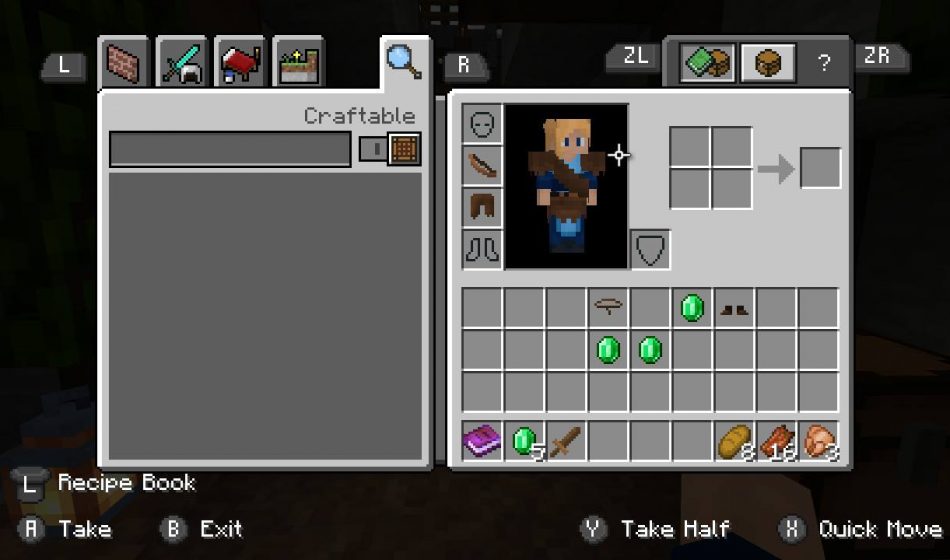Click the empty boots armor slot
Image resolution: width=950 pixels, height=560 pixels.
point(482,249)
